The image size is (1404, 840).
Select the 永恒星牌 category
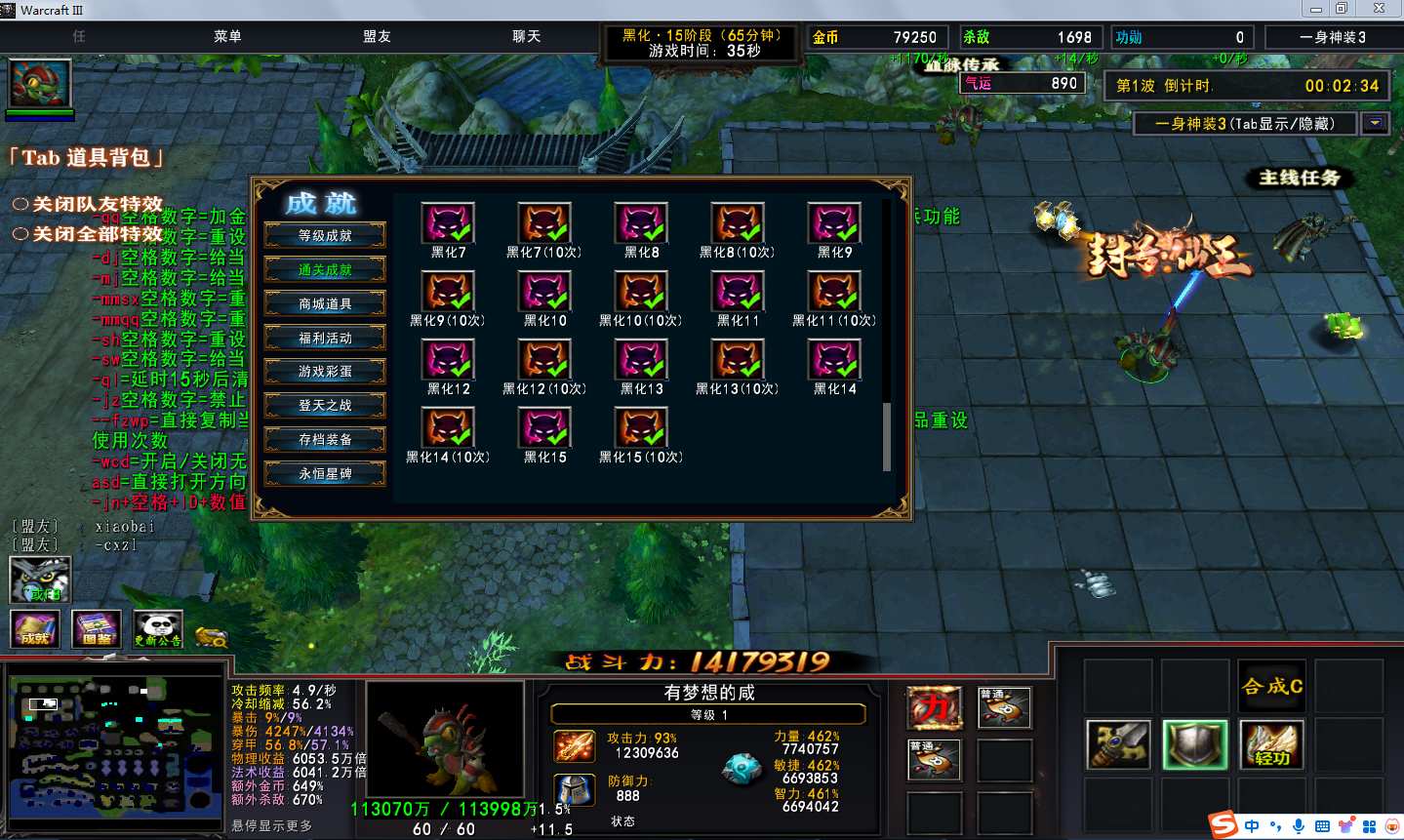pos(325,473)
